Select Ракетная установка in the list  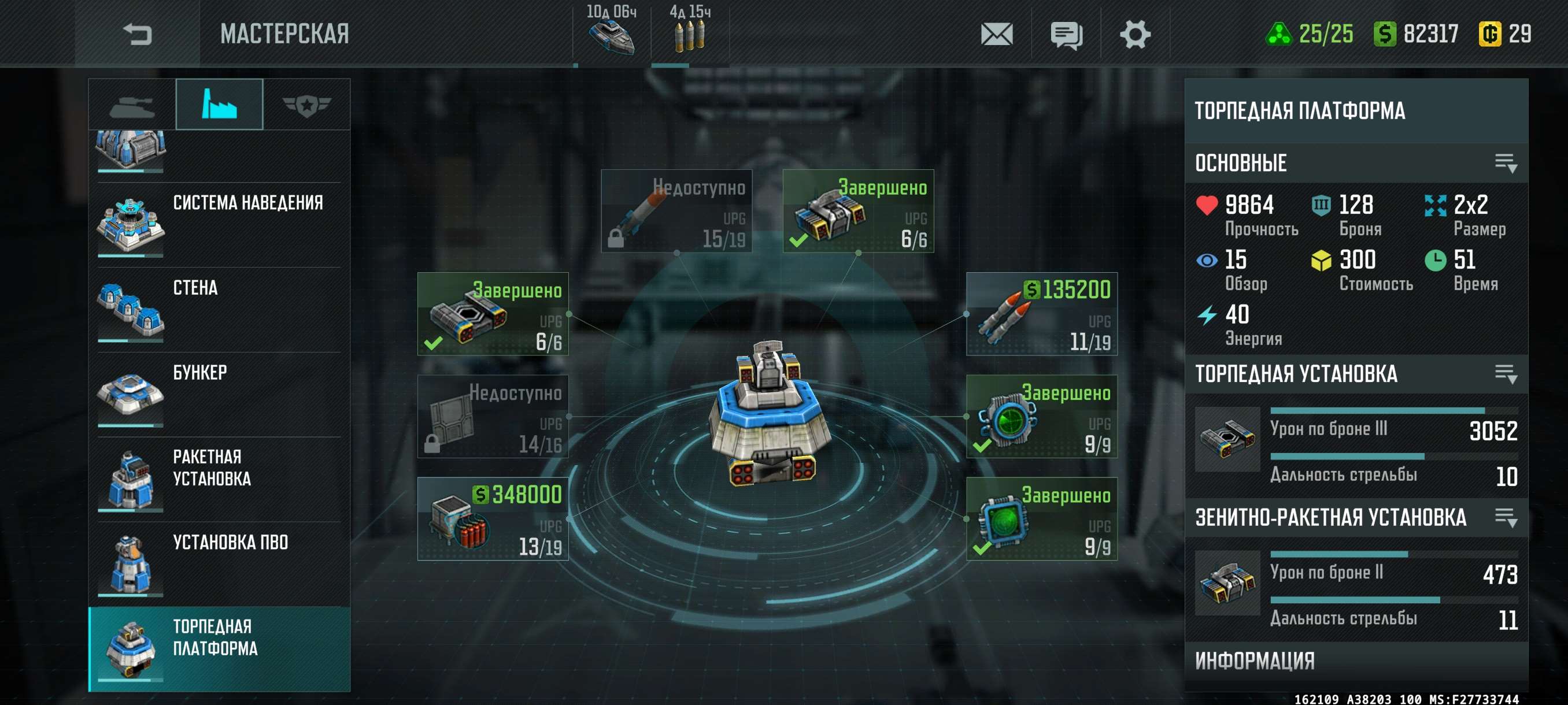tap(219, 478)
